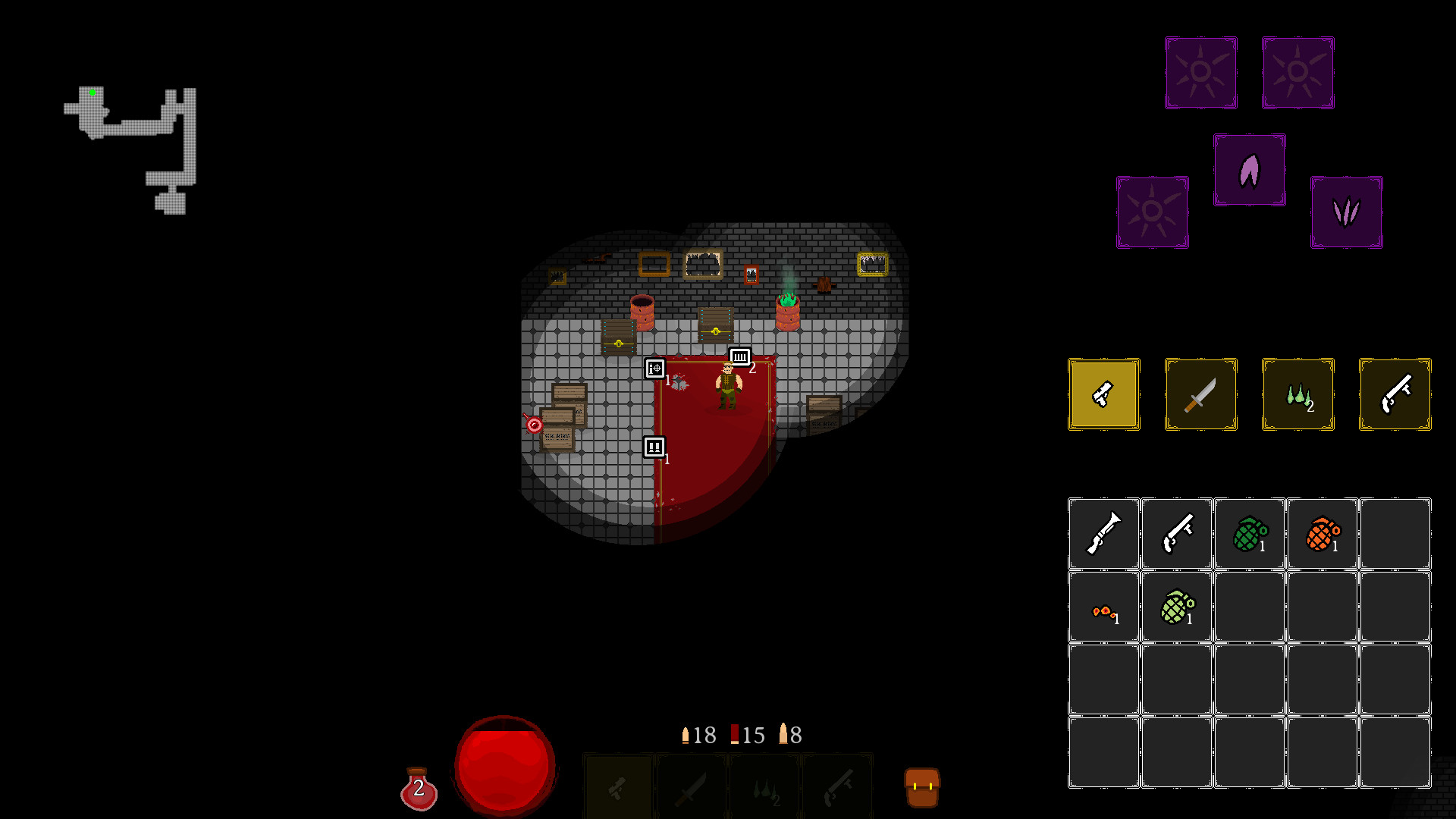The image size is (1456, 819).
Task: Select the sawed-off shotgun weapon slot
Action: click(x=1395, y=394)
